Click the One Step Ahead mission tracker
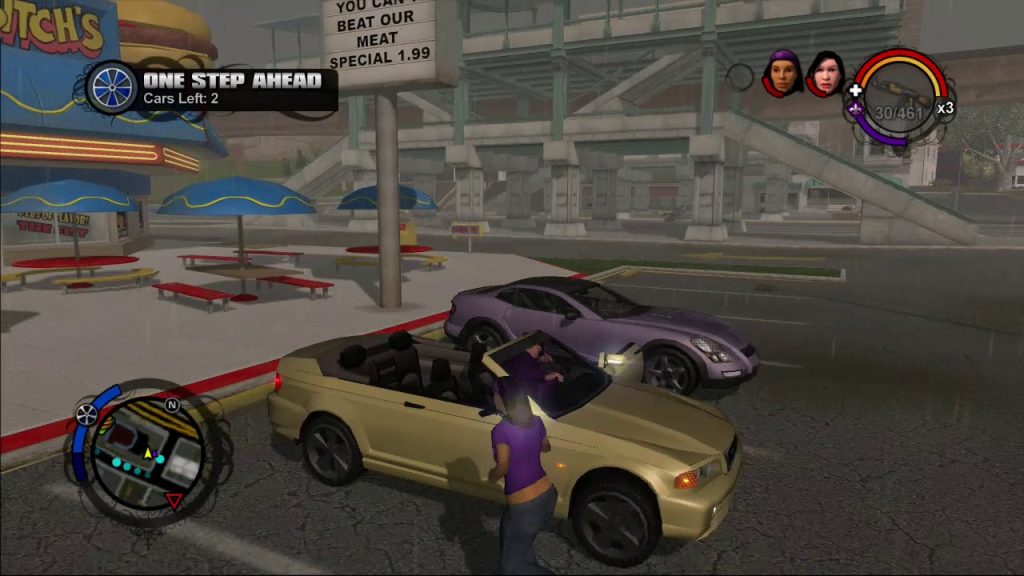1024x576 pixels. (x=231, y=87)
